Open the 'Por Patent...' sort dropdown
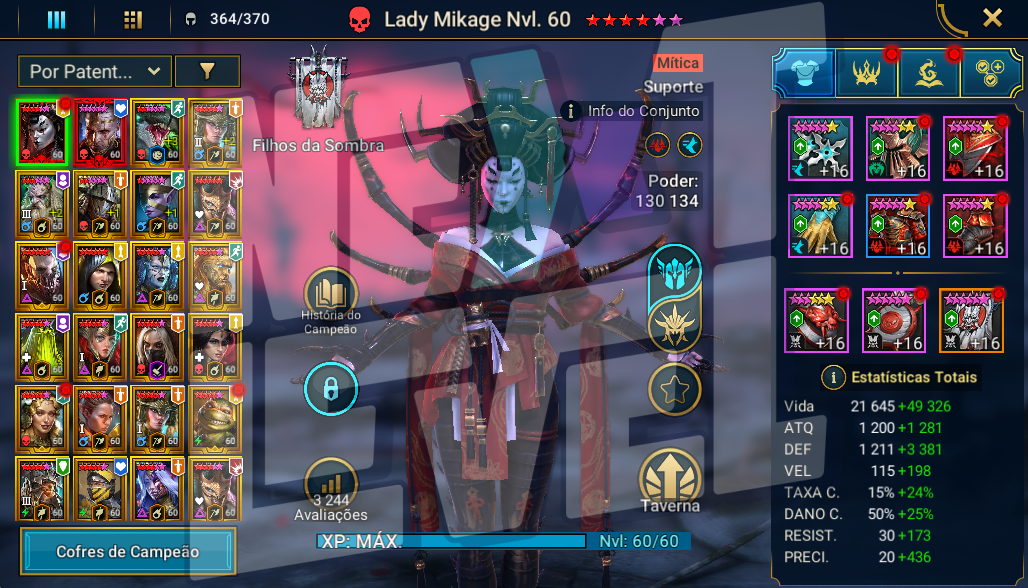The height and width of the screenshot is (588, 1028). click(94, 71)
